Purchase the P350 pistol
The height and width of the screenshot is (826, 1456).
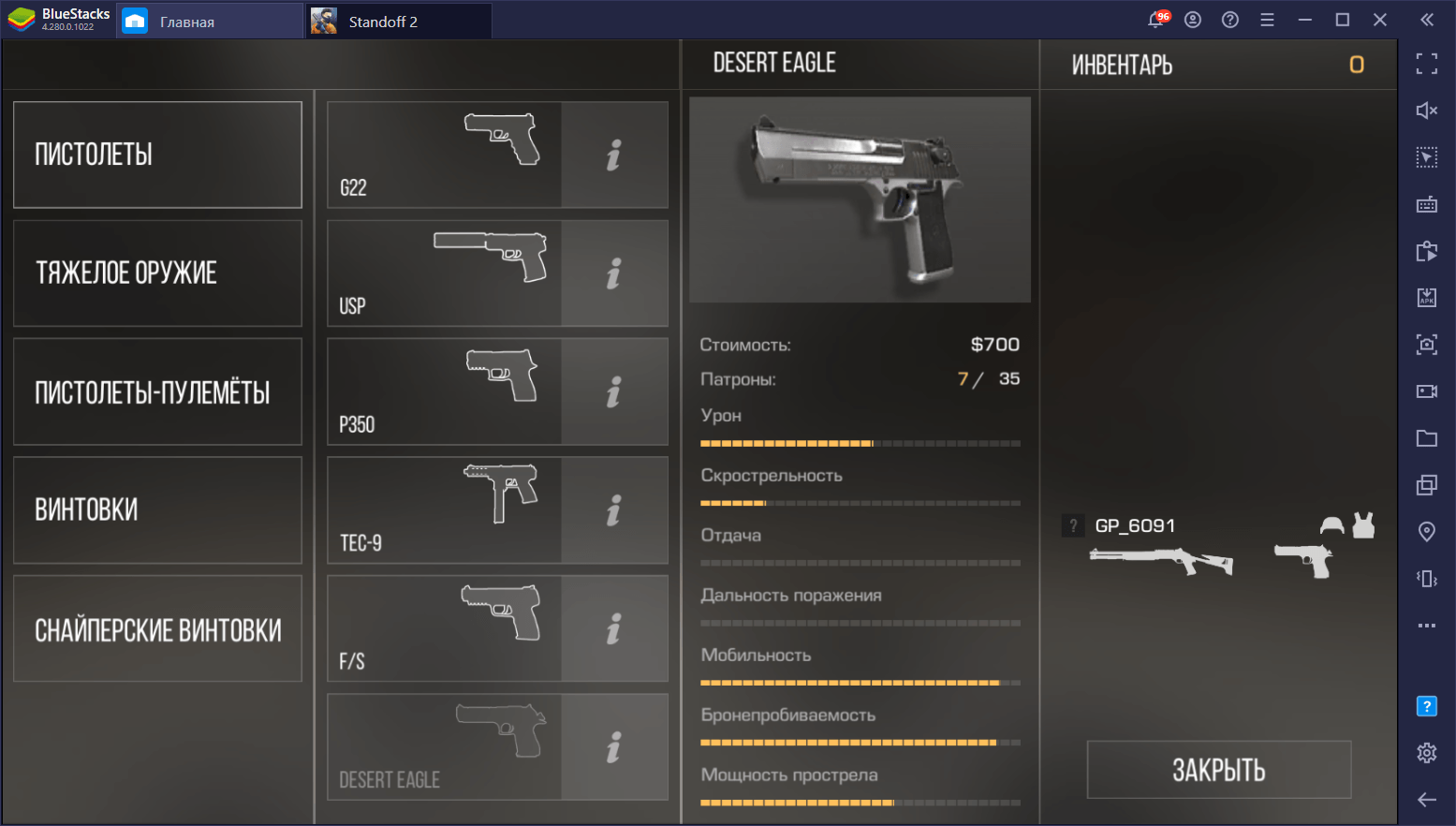445,391
